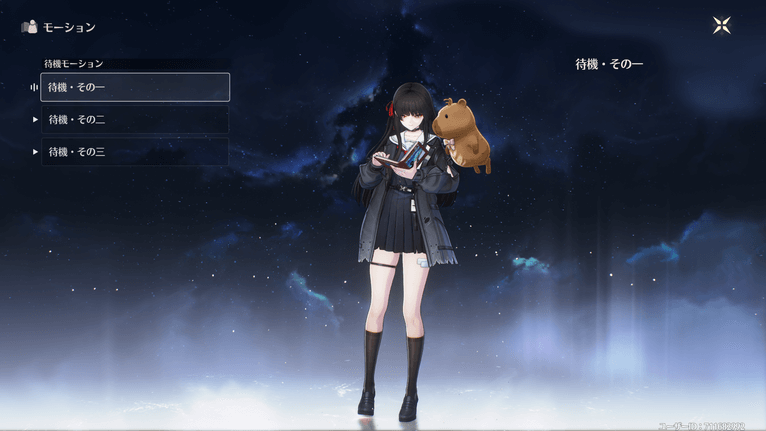This screenshot has width=766, height=431.
Task: Play the 待機・その二 motion
Action: tap(135, 120)
